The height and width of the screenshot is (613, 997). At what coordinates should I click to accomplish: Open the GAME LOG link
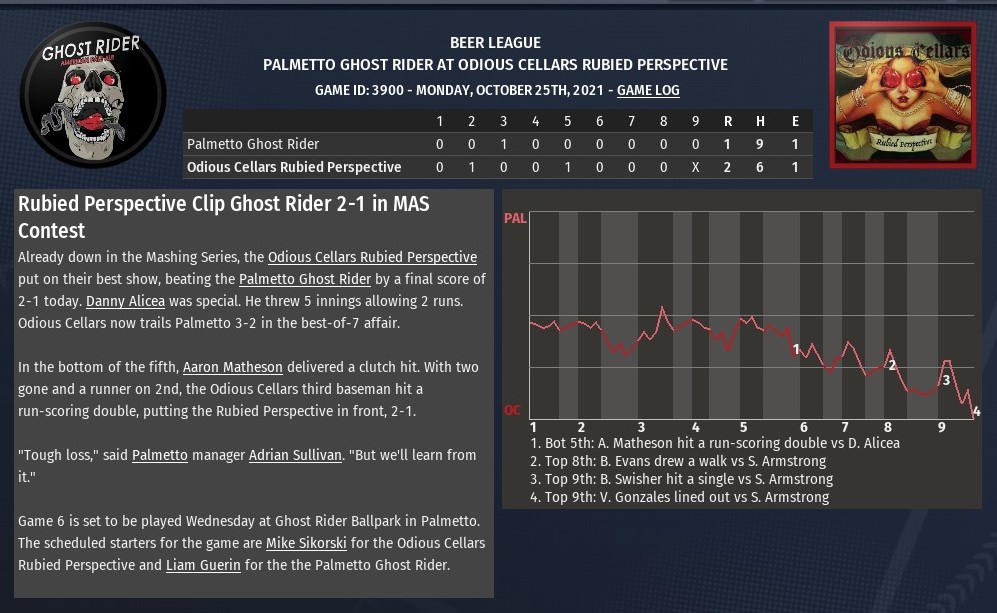point(648,90)
